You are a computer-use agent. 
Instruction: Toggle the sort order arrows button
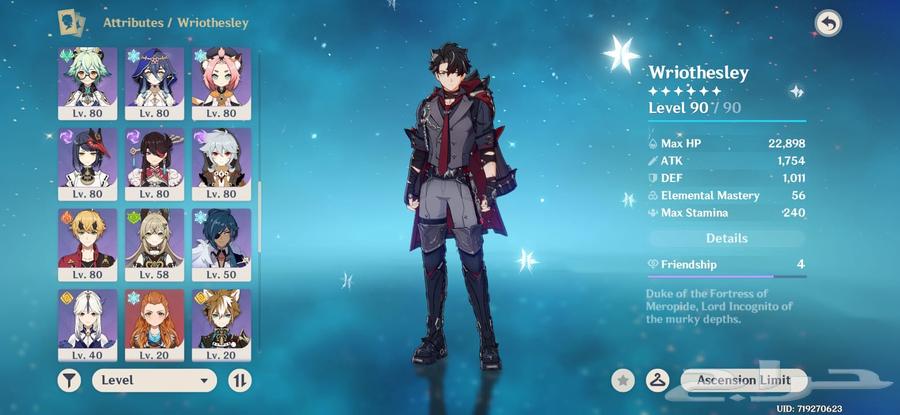click(240, 380)
